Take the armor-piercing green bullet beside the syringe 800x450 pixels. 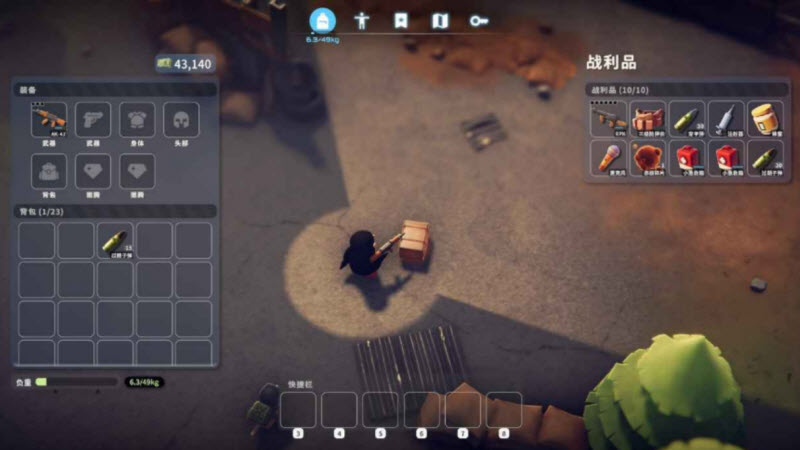tap(687, 119)
